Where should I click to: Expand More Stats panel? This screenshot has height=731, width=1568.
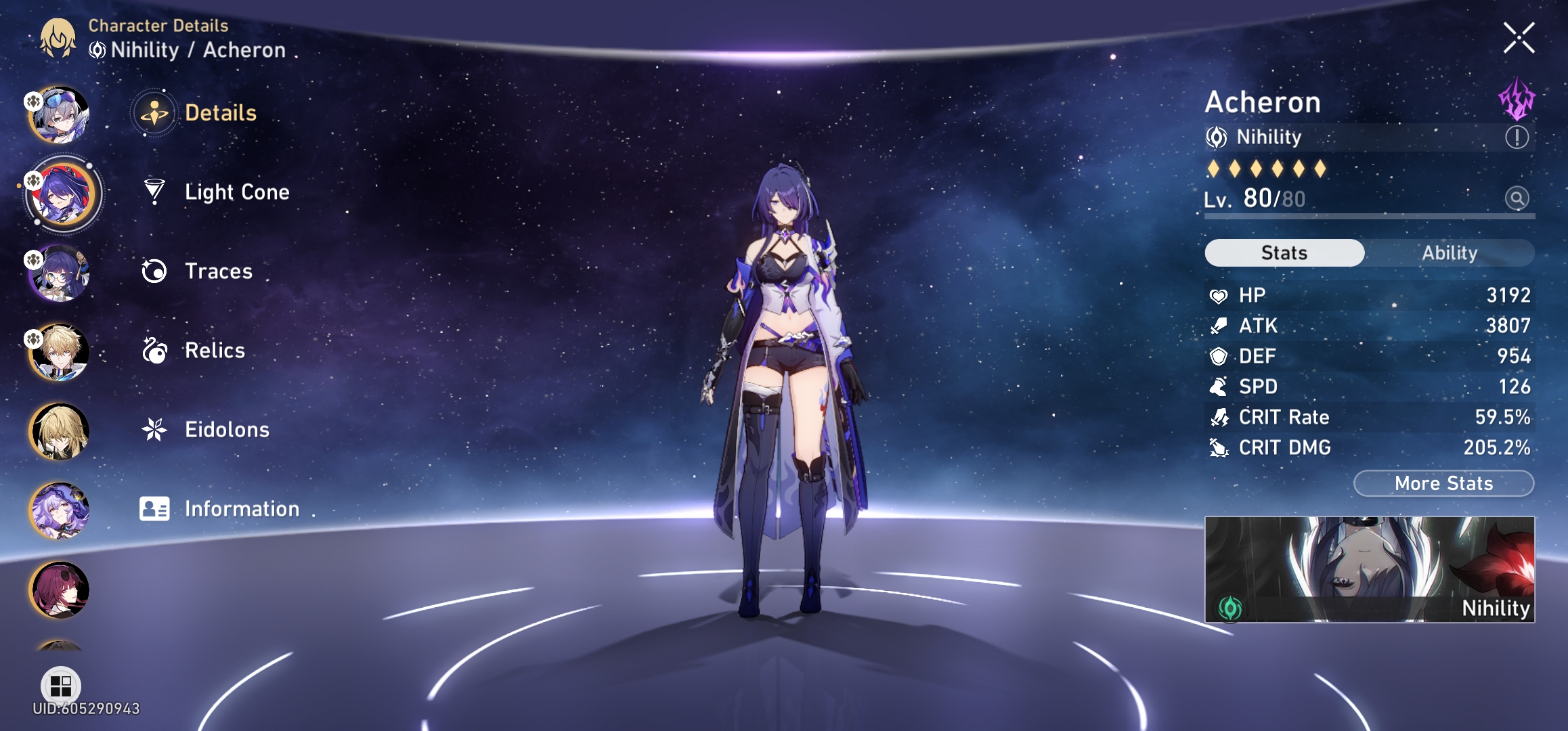point(1443,483)
